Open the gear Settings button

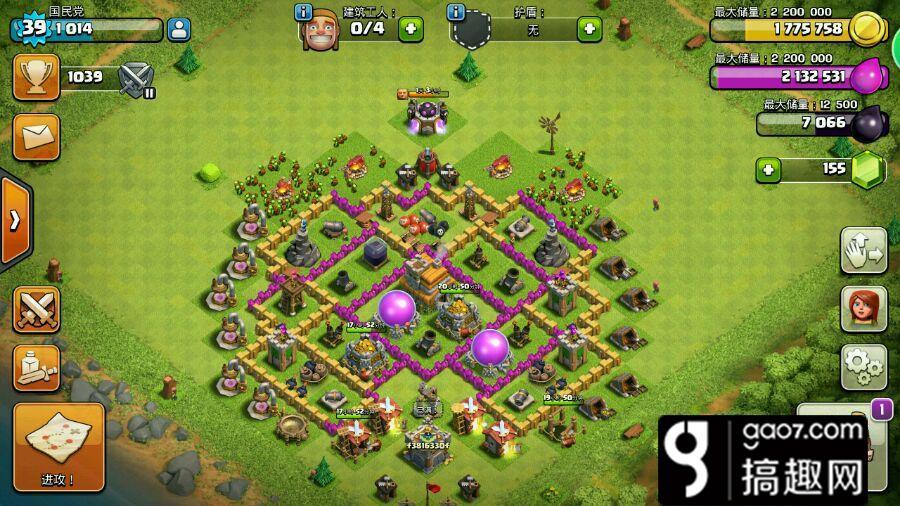[863, 367]
